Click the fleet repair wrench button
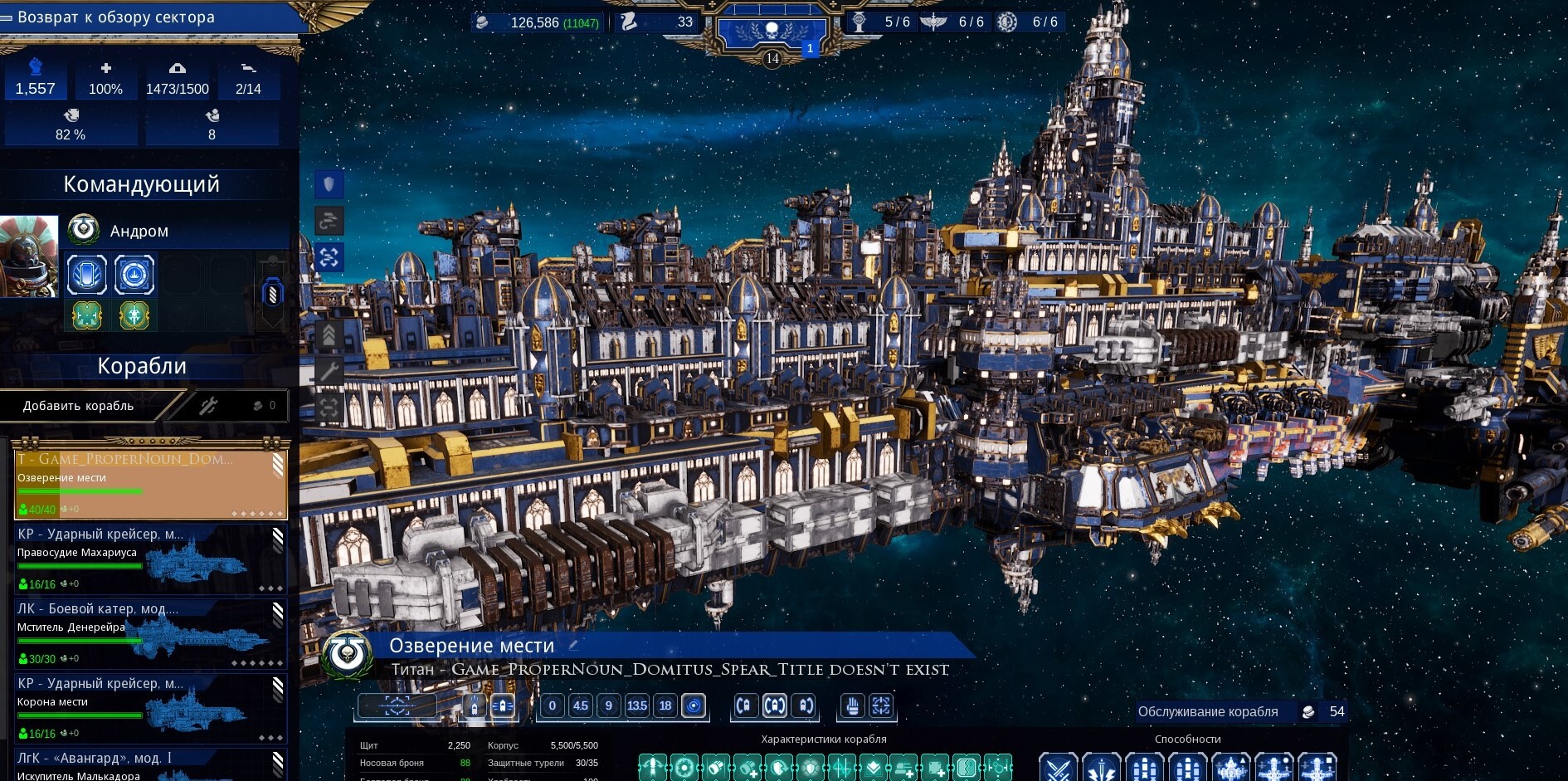This screenshot has width=1568, height=781. point(208,406)
